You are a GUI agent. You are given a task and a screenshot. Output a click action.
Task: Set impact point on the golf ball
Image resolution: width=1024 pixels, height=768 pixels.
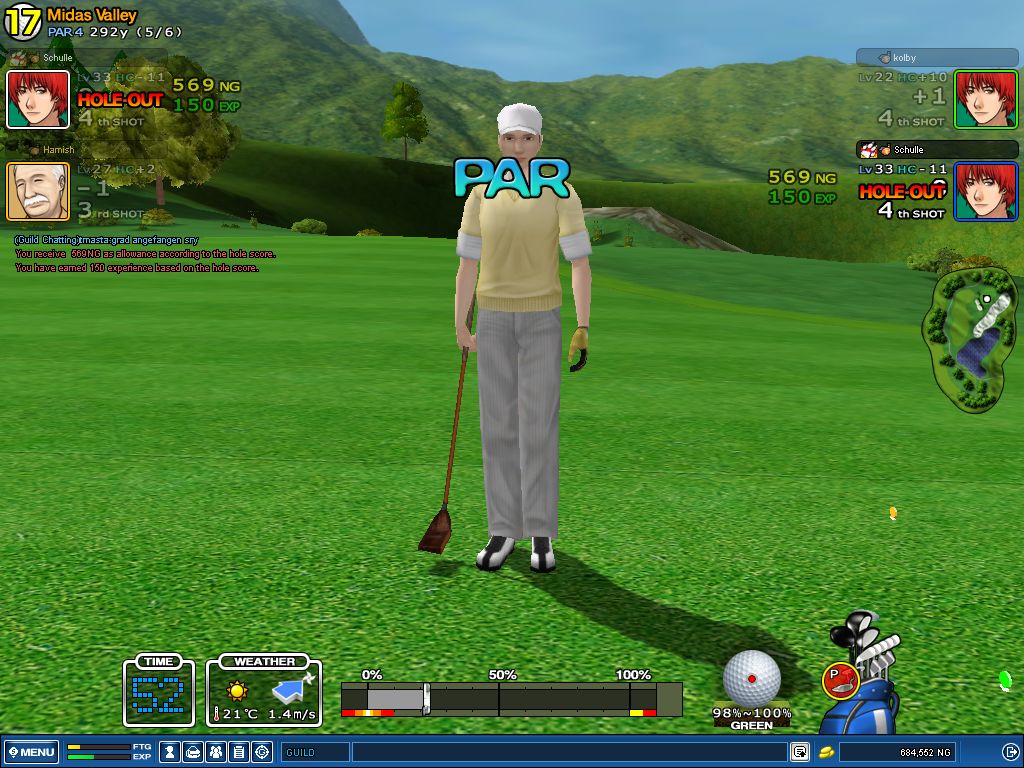(751, 677)
